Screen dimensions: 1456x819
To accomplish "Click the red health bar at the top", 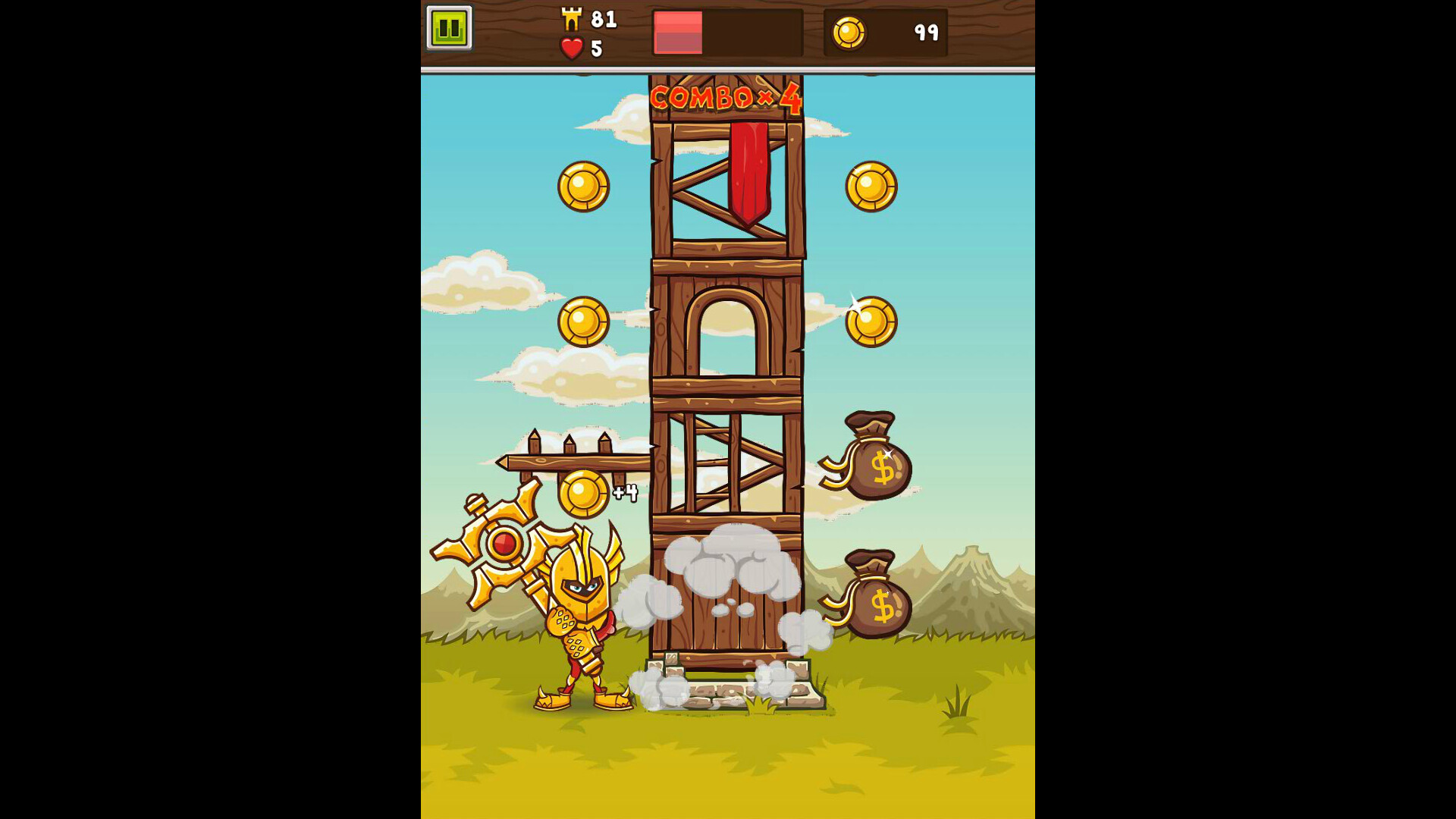I will pos(677,32).
